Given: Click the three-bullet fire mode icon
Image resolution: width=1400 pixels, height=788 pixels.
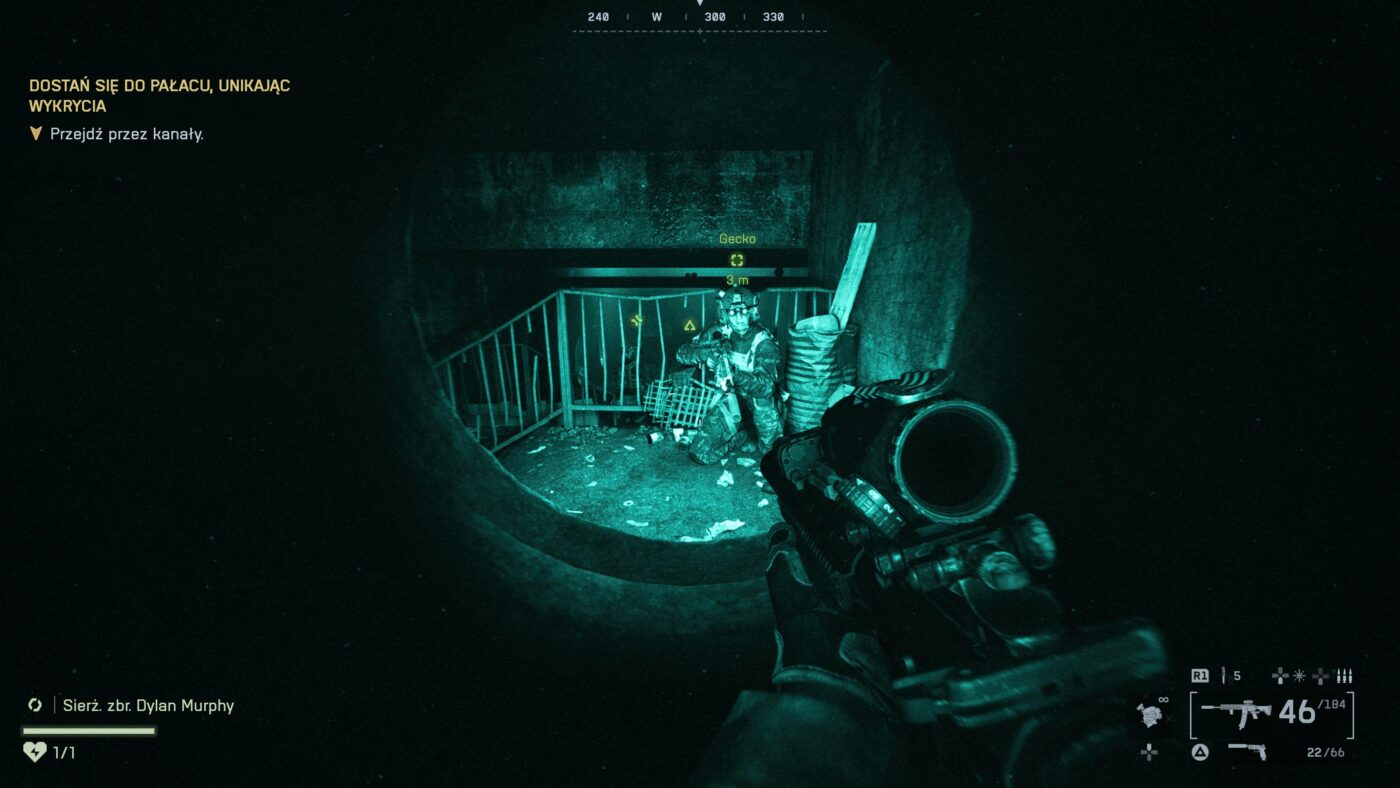Looking at the screenshot, I should pos(1344,676).
